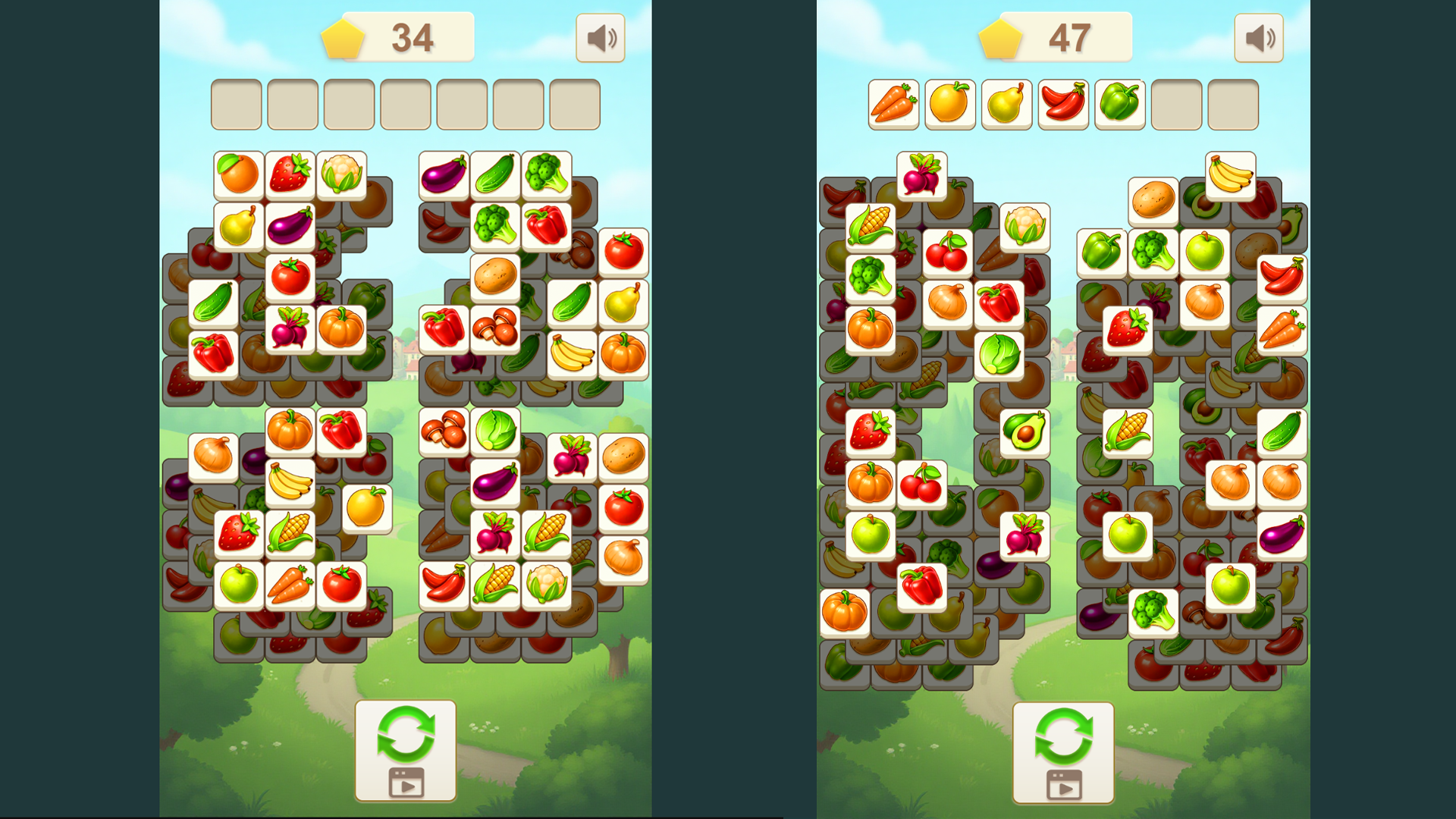Mute the sound on the left game board
This screenshot has width=1456, height=819.
[x=600, y=37]
